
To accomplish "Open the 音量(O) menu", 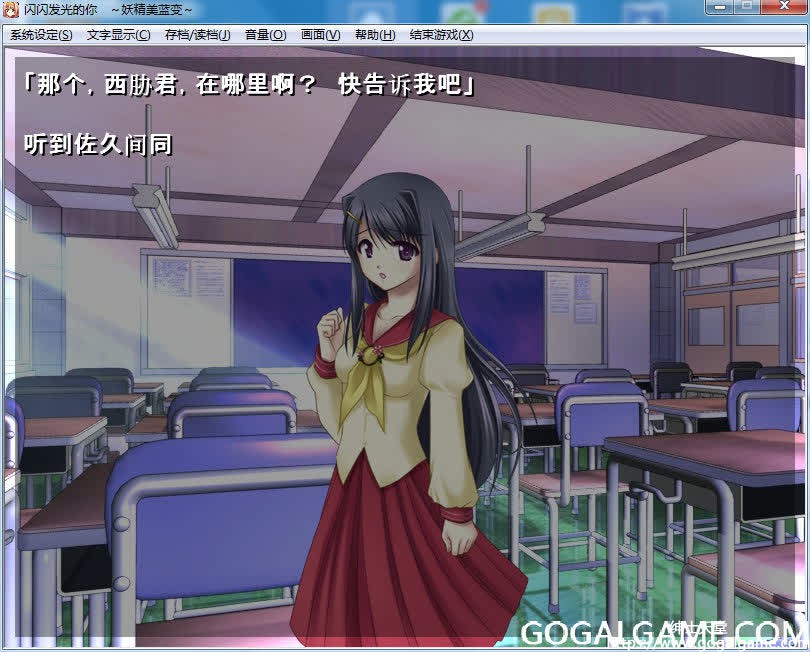I will point(265,35).
